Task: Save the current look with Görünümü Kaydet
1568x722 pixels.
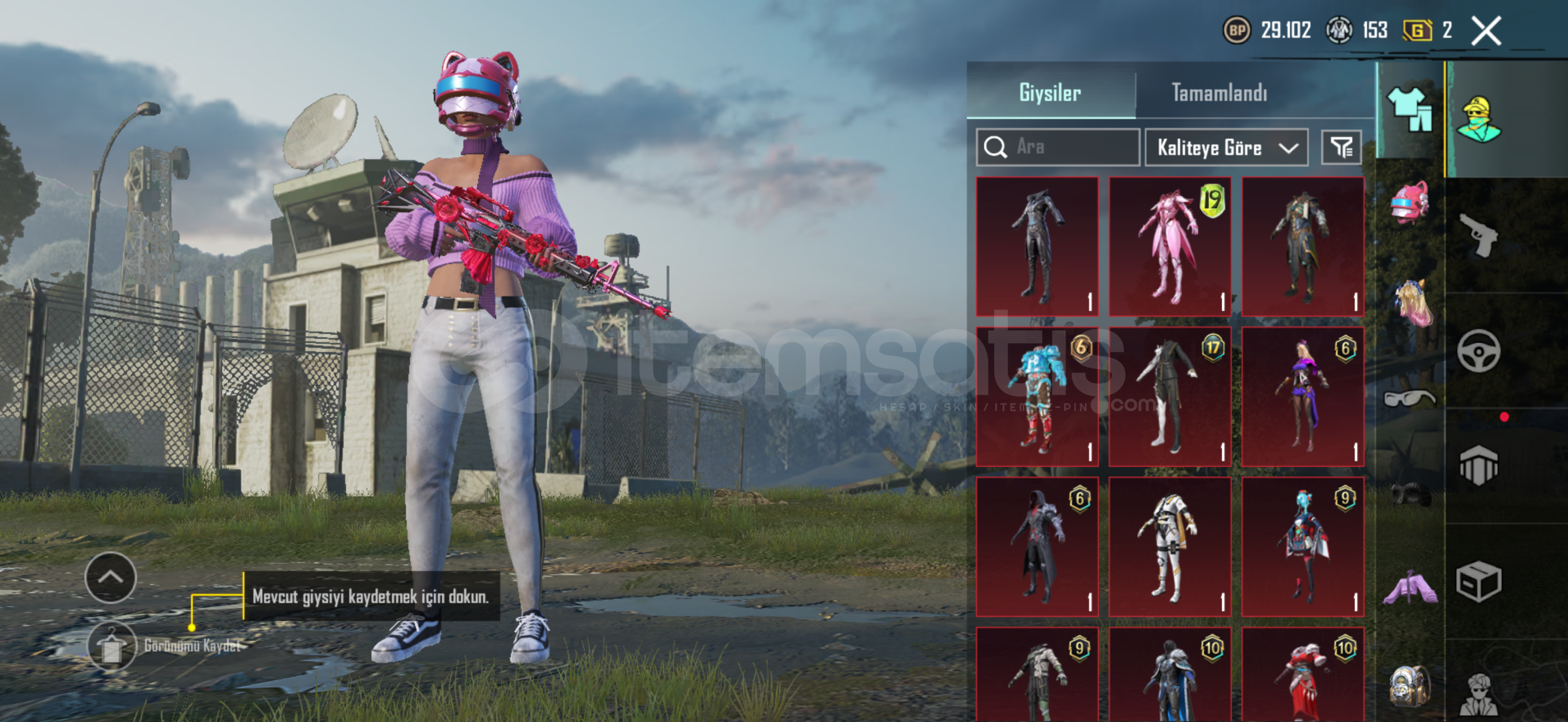Action: 112,646
